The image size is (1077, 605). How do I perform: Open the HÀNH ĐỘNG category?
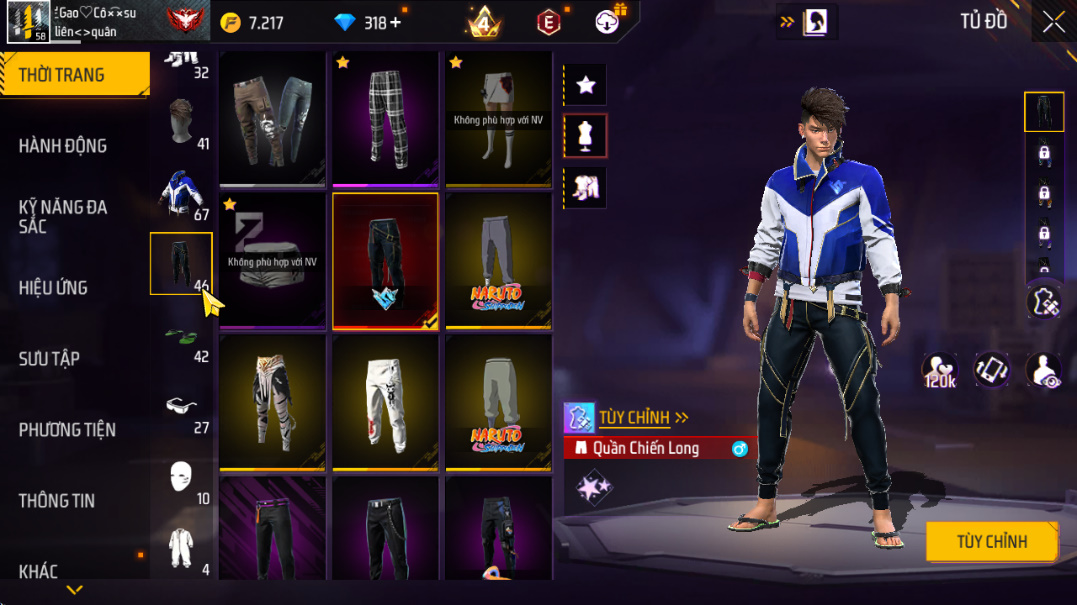pos(62,146)
